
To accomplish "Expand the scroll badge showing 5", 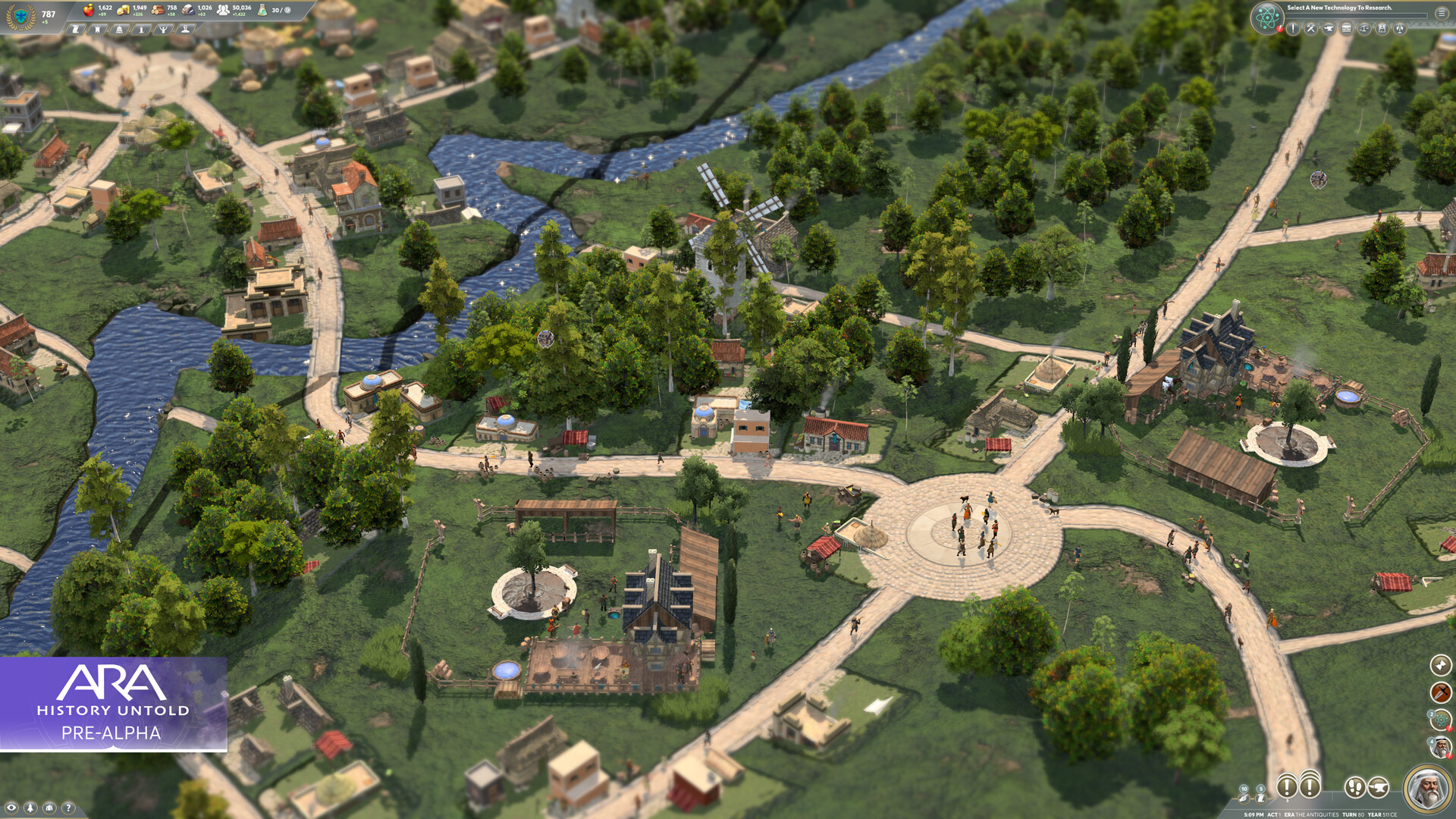I will tap(1260, 796).
